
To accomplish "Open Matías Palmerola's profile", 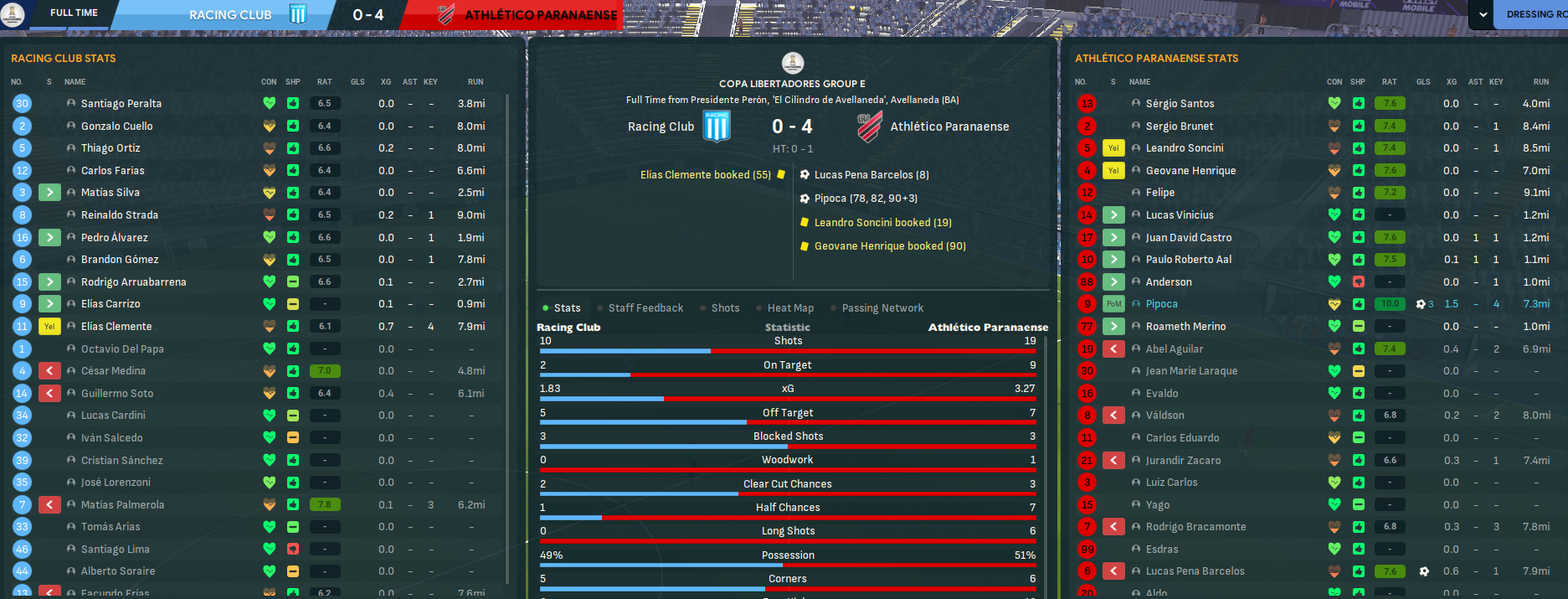I will click(122, 505).
